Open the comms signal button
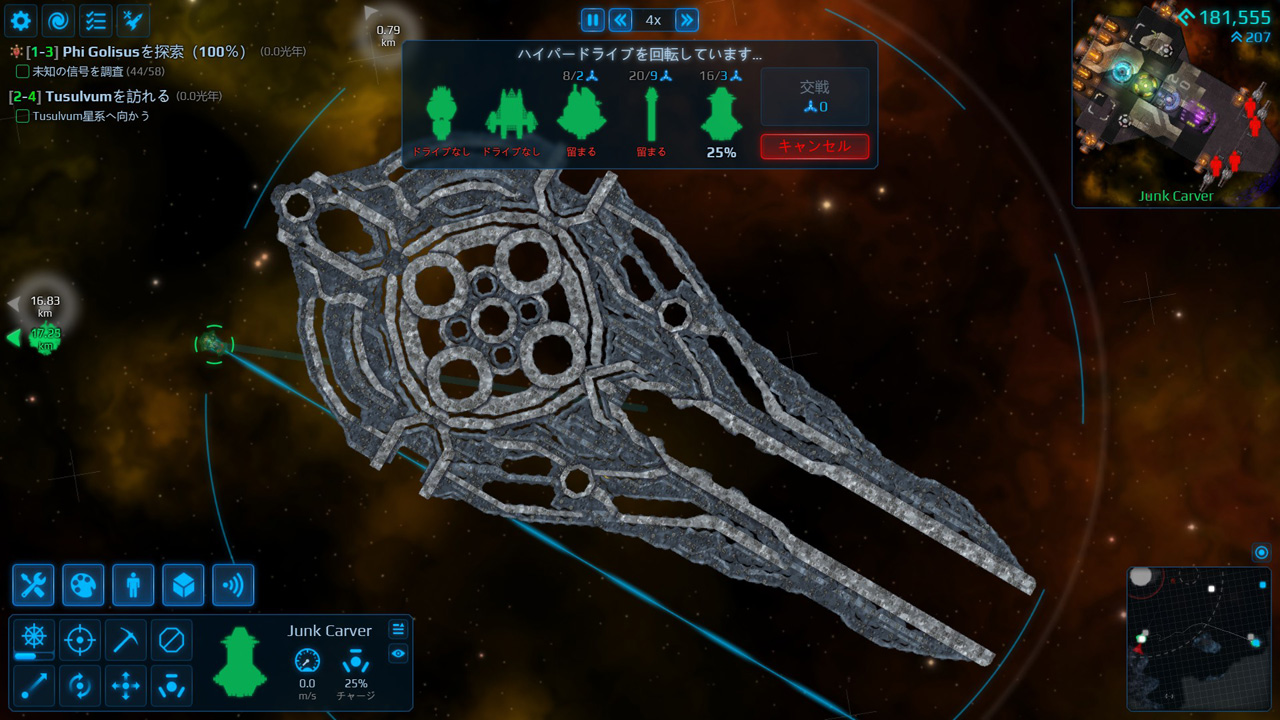1280x720 pixels. [233, 585]
